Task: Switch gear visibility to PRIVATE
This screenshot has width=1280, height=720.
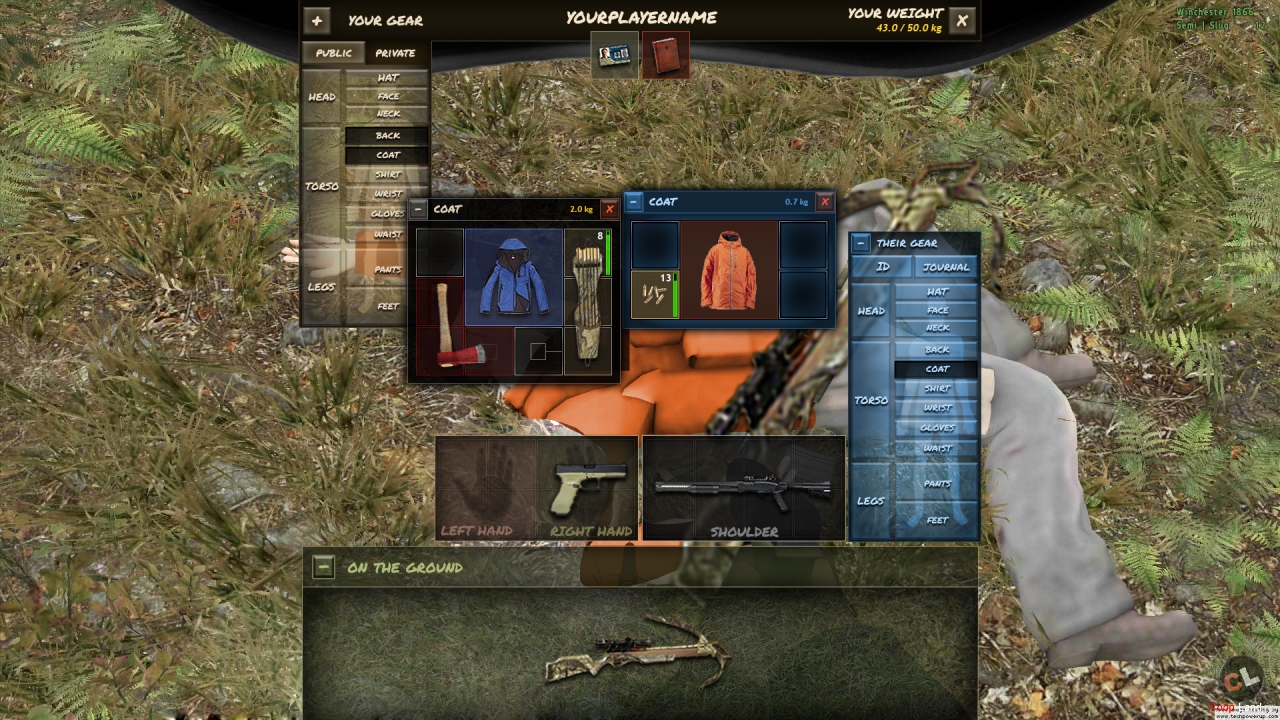Action: coord(396,53)
